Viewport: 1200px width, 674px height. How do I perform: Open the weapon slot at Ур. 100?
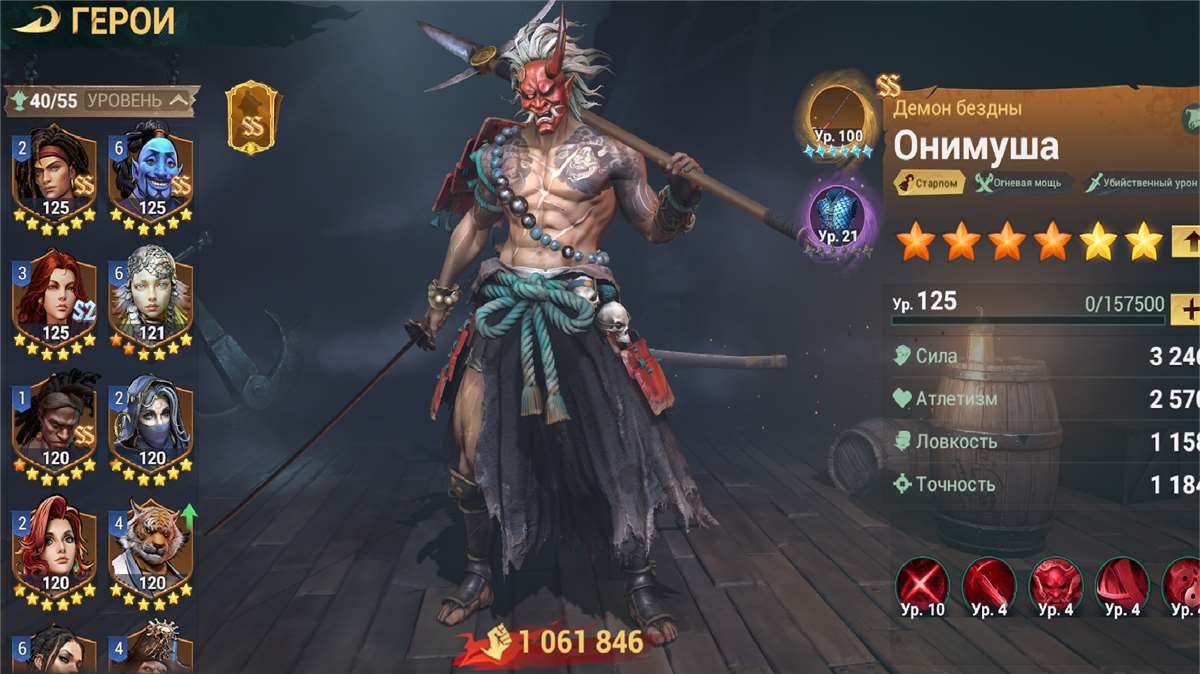pos(838,117)
